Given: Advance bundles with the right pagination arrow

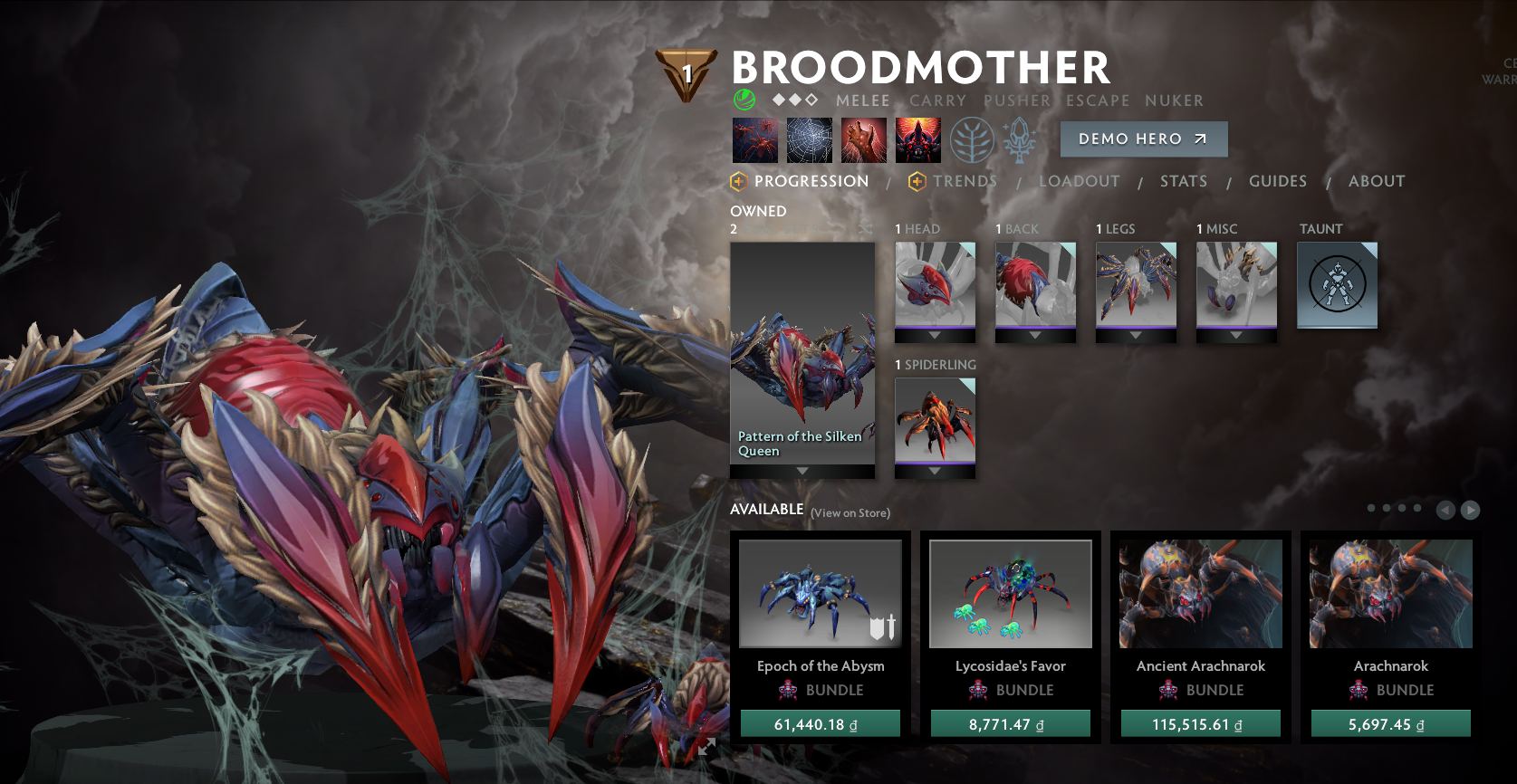Looking at the screenshot, I should pos(1470,510).
